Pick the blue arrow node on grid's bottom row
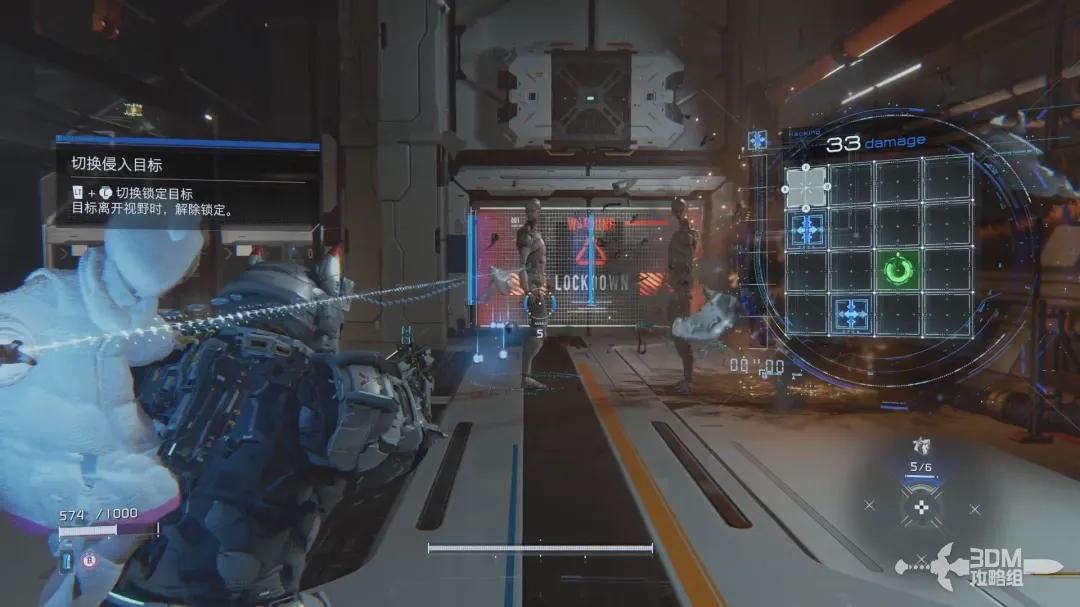Screen dimensions: 1080x607 click(x=852, y=314)
